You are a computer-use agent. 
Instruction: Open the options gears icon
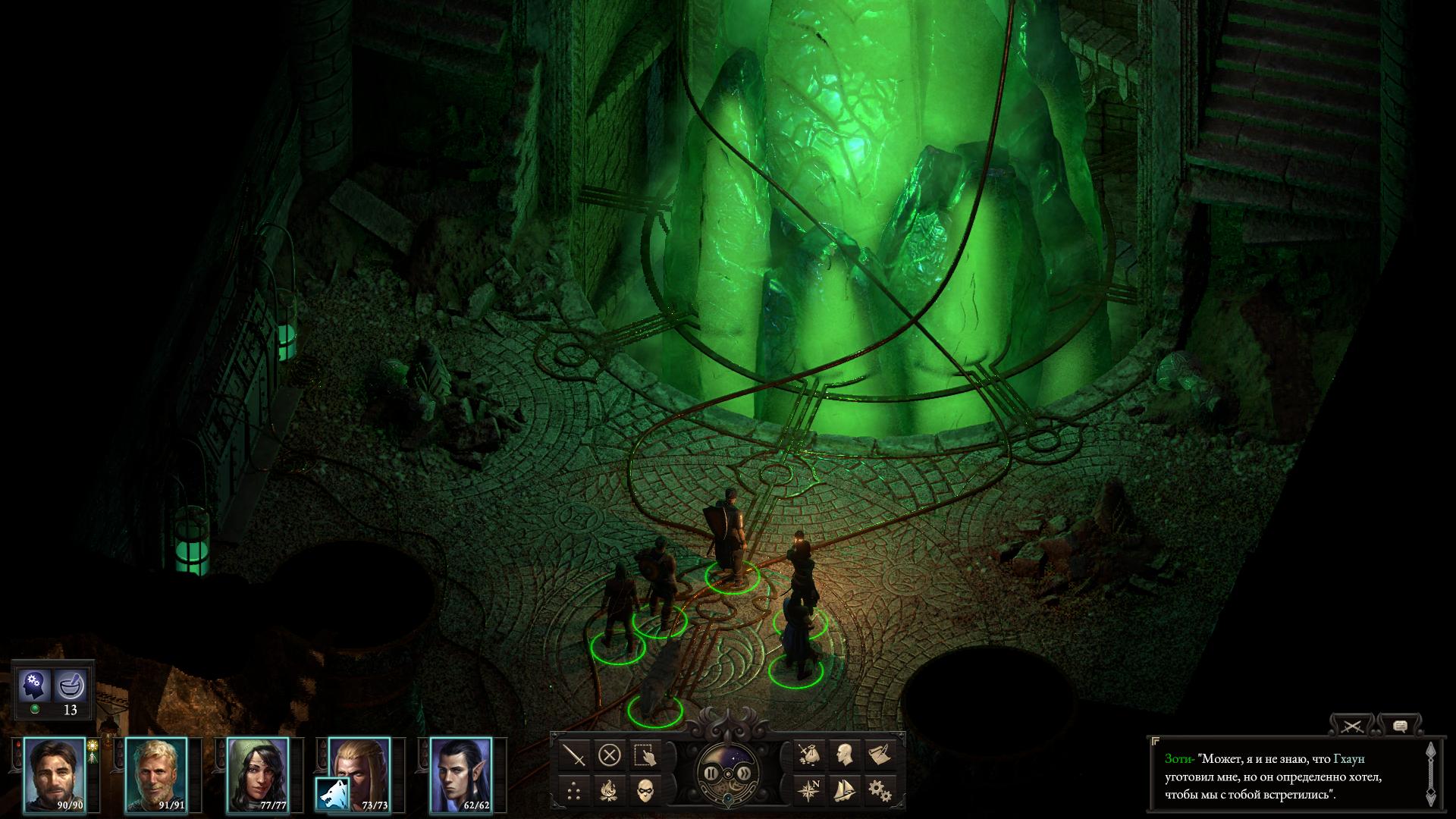tap(879, 791)
